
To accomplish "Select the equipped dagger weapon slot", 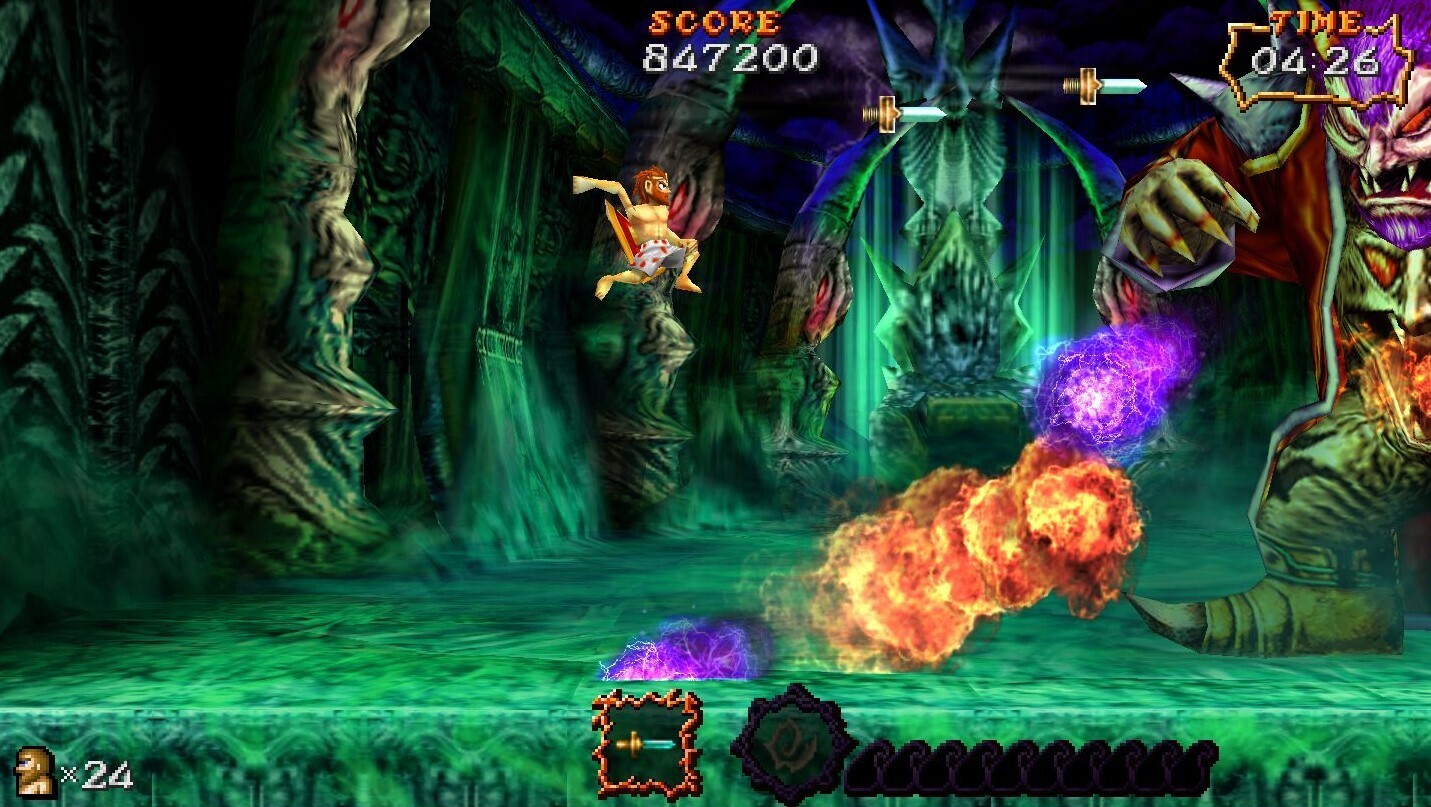I will (x=647, y=744).
